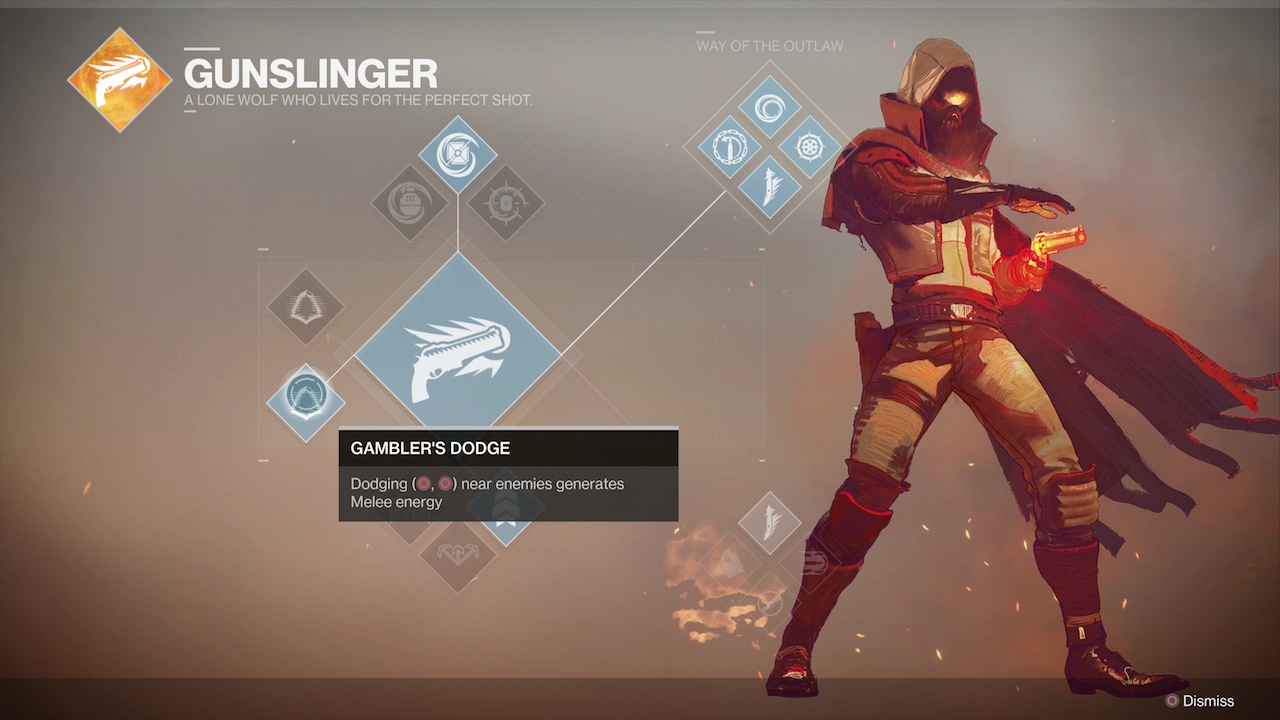Select the greyed-out winged jump node
Image resolution: width=1280 pixels, height=720 pixels.
coord(457,554)
